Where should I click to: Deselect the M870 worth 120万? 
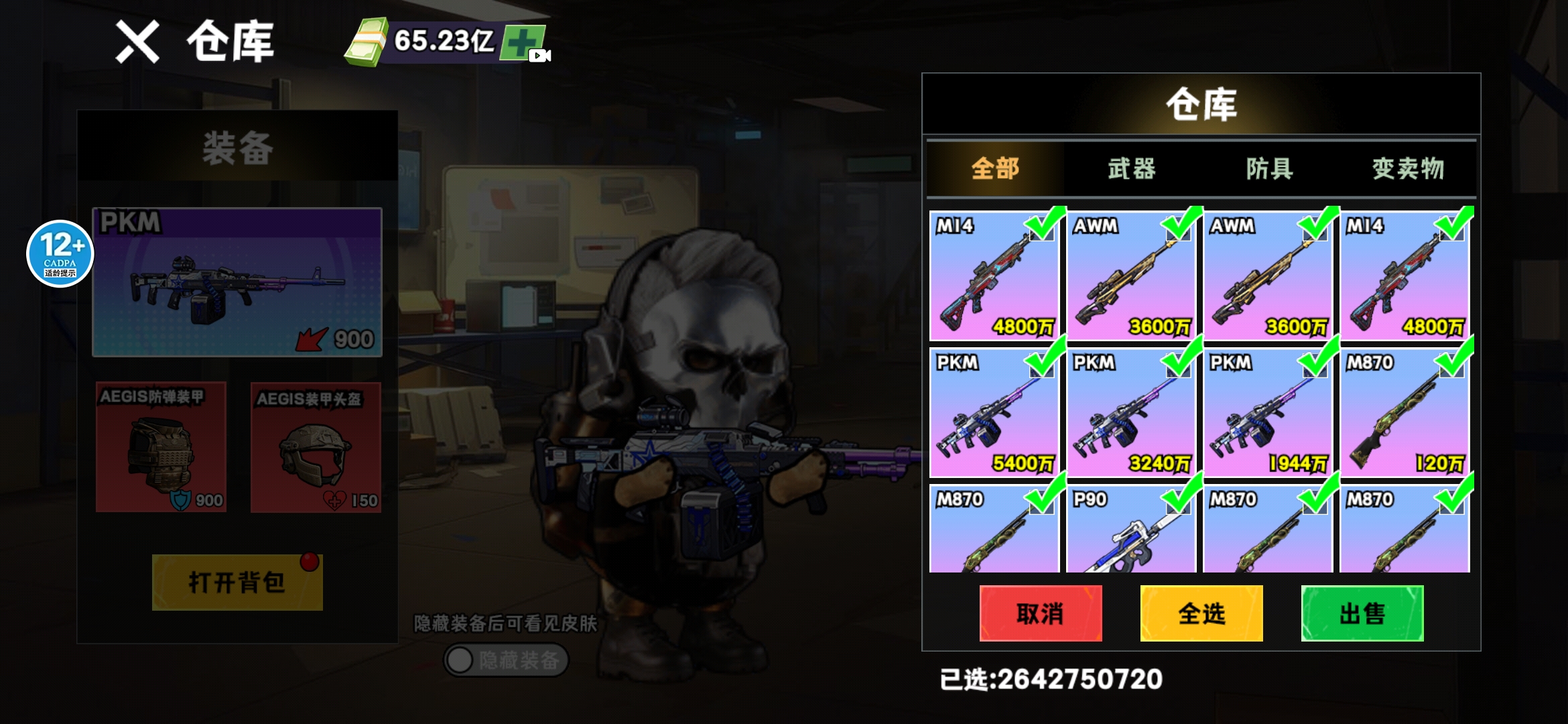click(1404, 412)
